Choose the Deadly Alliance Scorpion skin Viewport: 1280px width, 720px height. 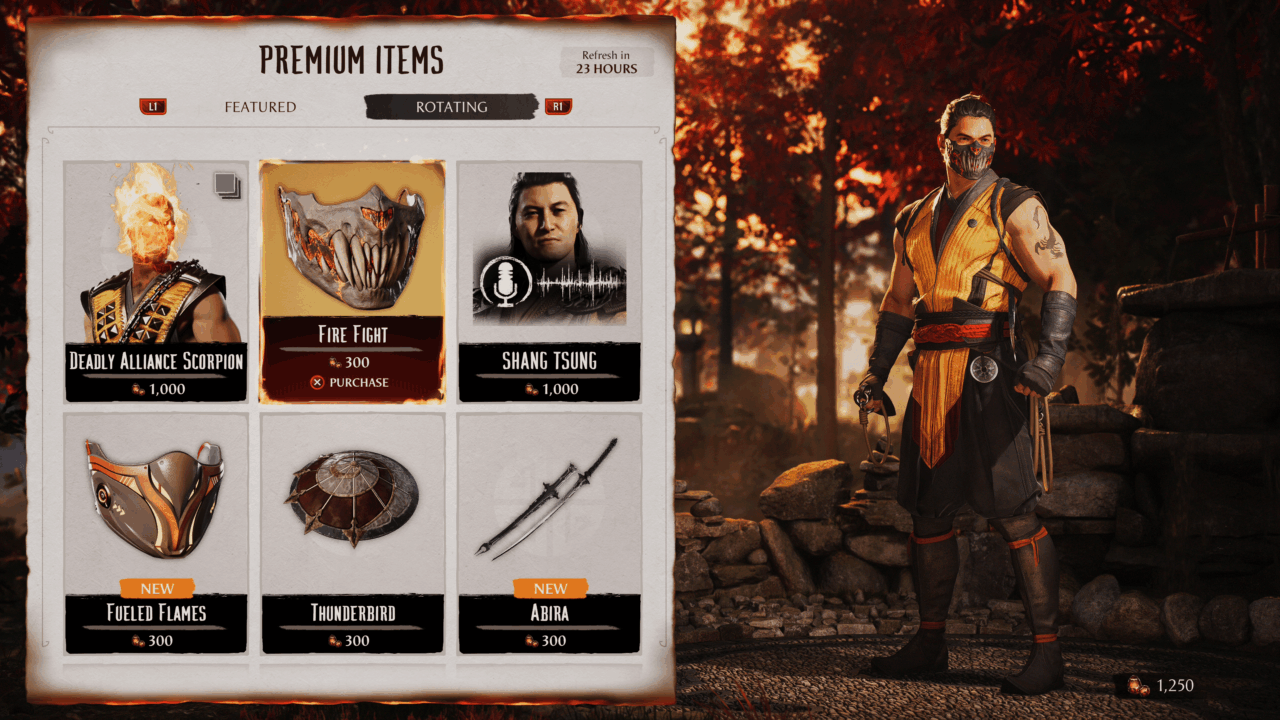(x=156, y=281)
